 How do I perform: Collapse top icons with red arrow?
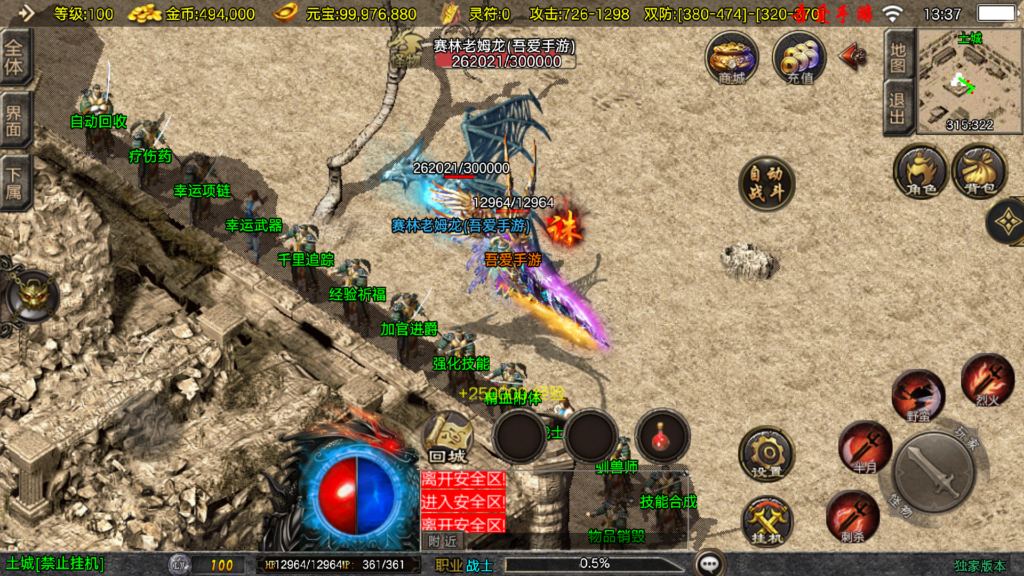click(853, 56)
